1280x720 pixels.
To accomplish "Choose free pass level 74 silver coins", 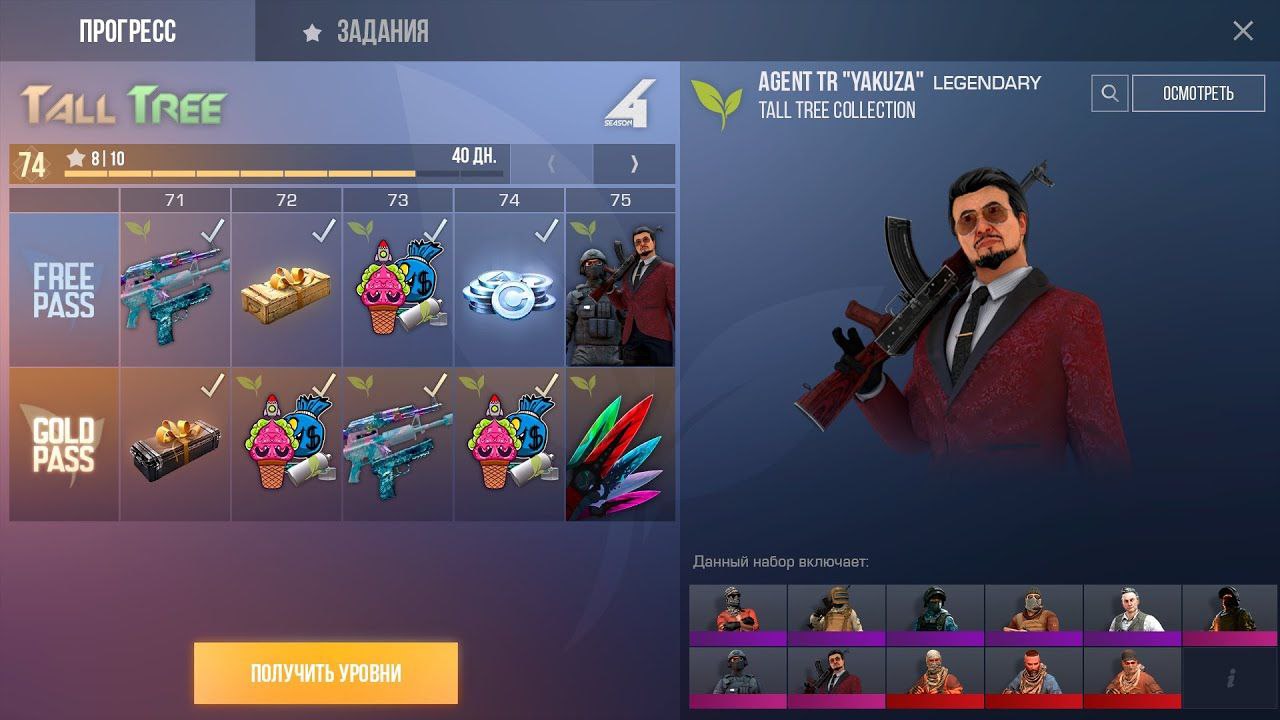I will [x=509, y=290].
